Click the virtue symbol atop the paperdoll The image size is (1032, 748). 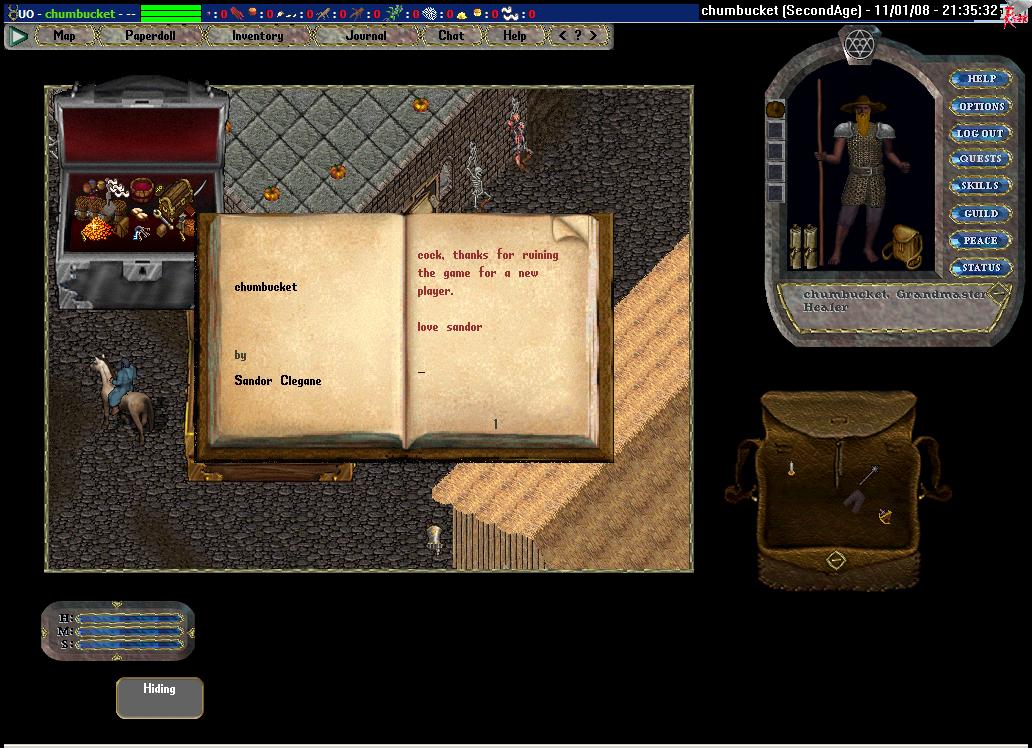pos(859,44)
